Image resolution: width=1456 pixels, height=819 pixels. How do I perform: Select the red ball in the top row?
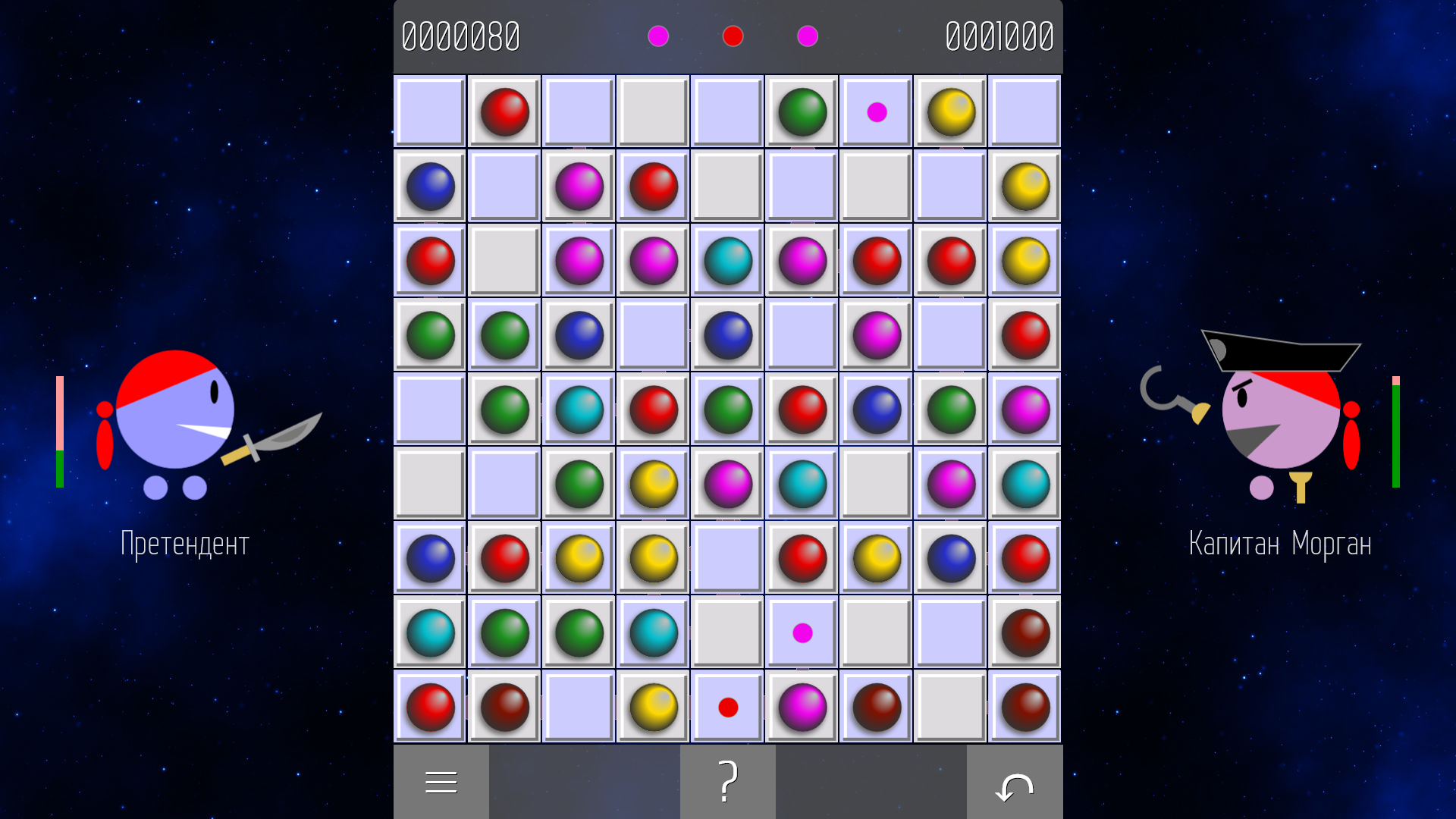[x=504, y=111]
